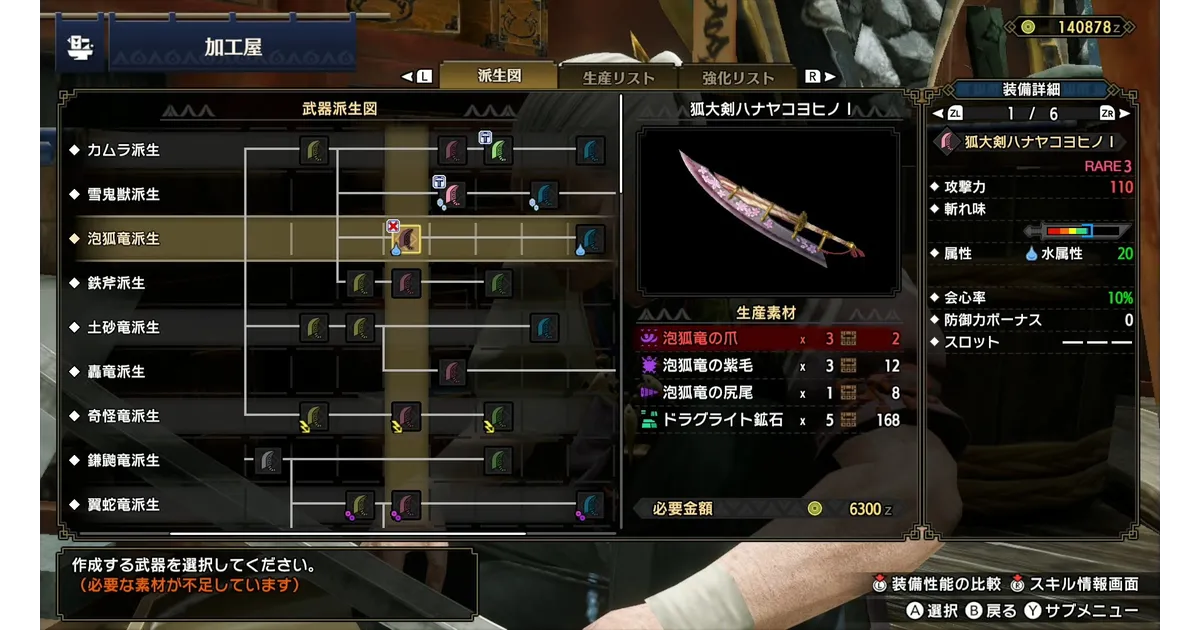Pick the 鉄斧派生 tree row

tap(116, 283)
